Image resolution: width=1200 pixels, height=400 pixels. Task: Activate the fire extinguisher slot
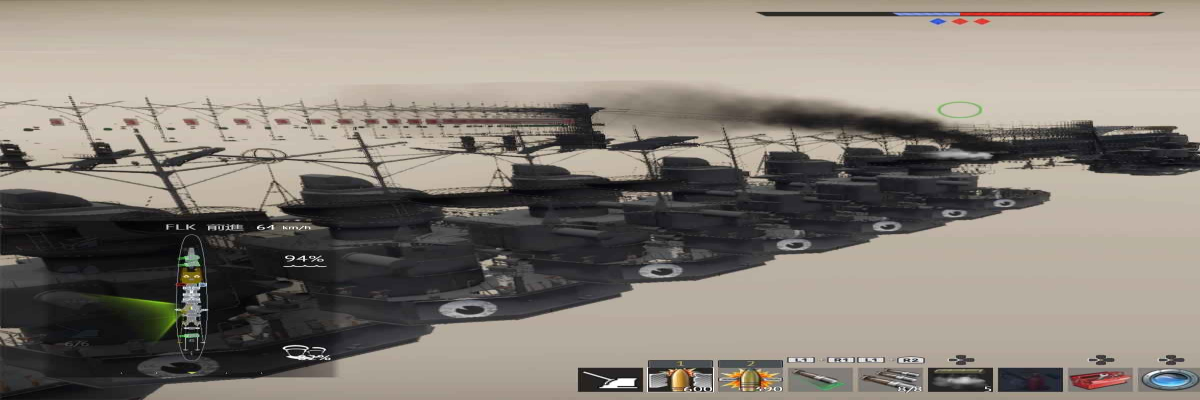point(1030,379)
